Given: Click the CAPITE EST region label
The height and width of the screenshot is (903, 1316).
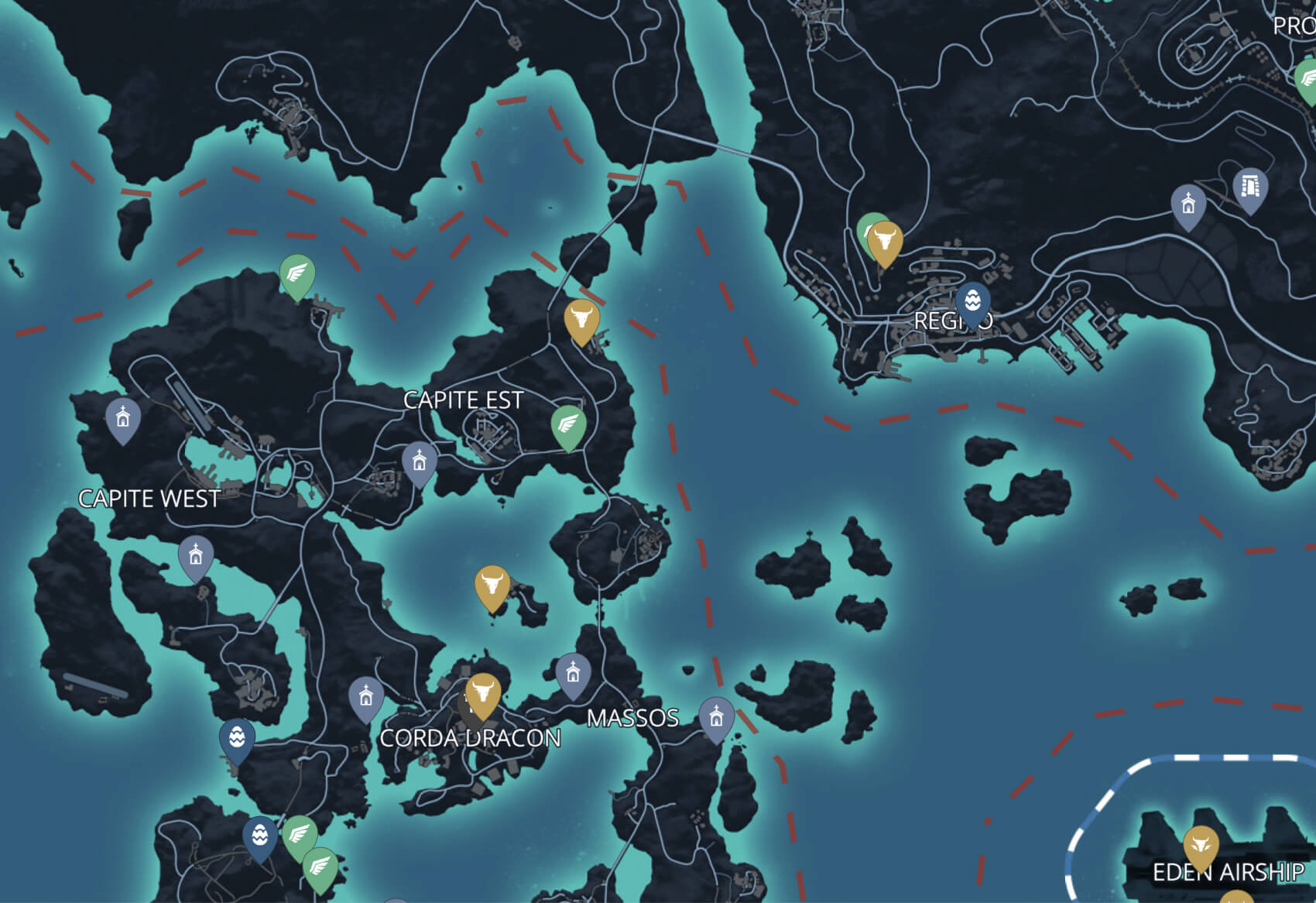Looking at the screenshot, I should pyautogui.click(x=462, y=401).
